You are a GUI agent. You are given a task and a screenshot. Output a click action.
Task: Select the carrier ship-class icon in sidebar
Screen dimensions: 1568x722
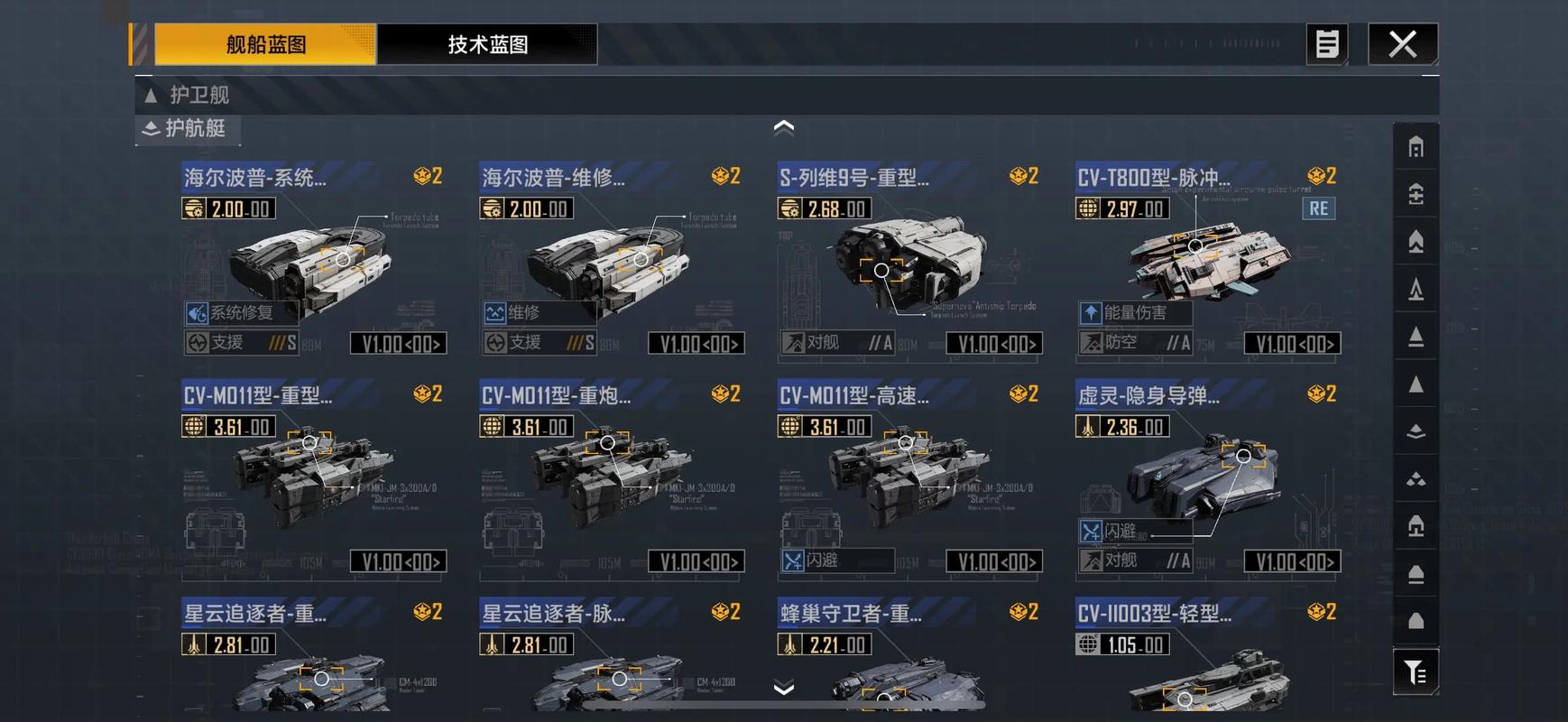[1415, 194]
